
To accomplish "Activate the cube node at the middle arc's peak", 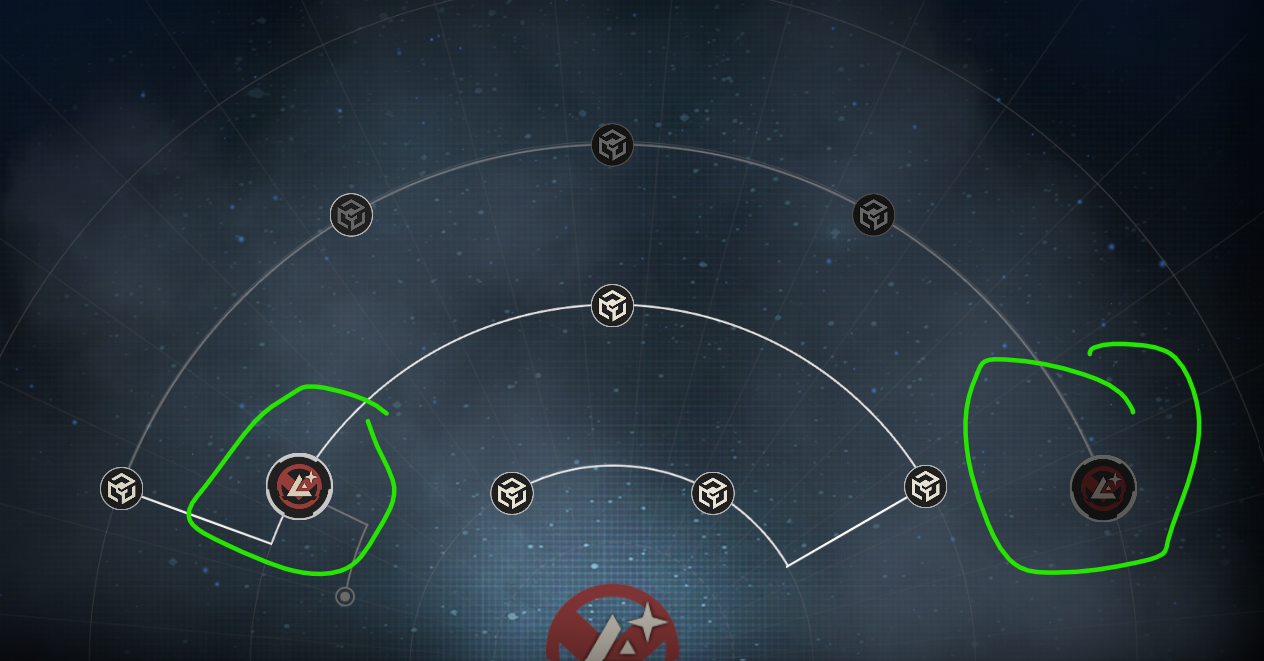I will [612, 305].
